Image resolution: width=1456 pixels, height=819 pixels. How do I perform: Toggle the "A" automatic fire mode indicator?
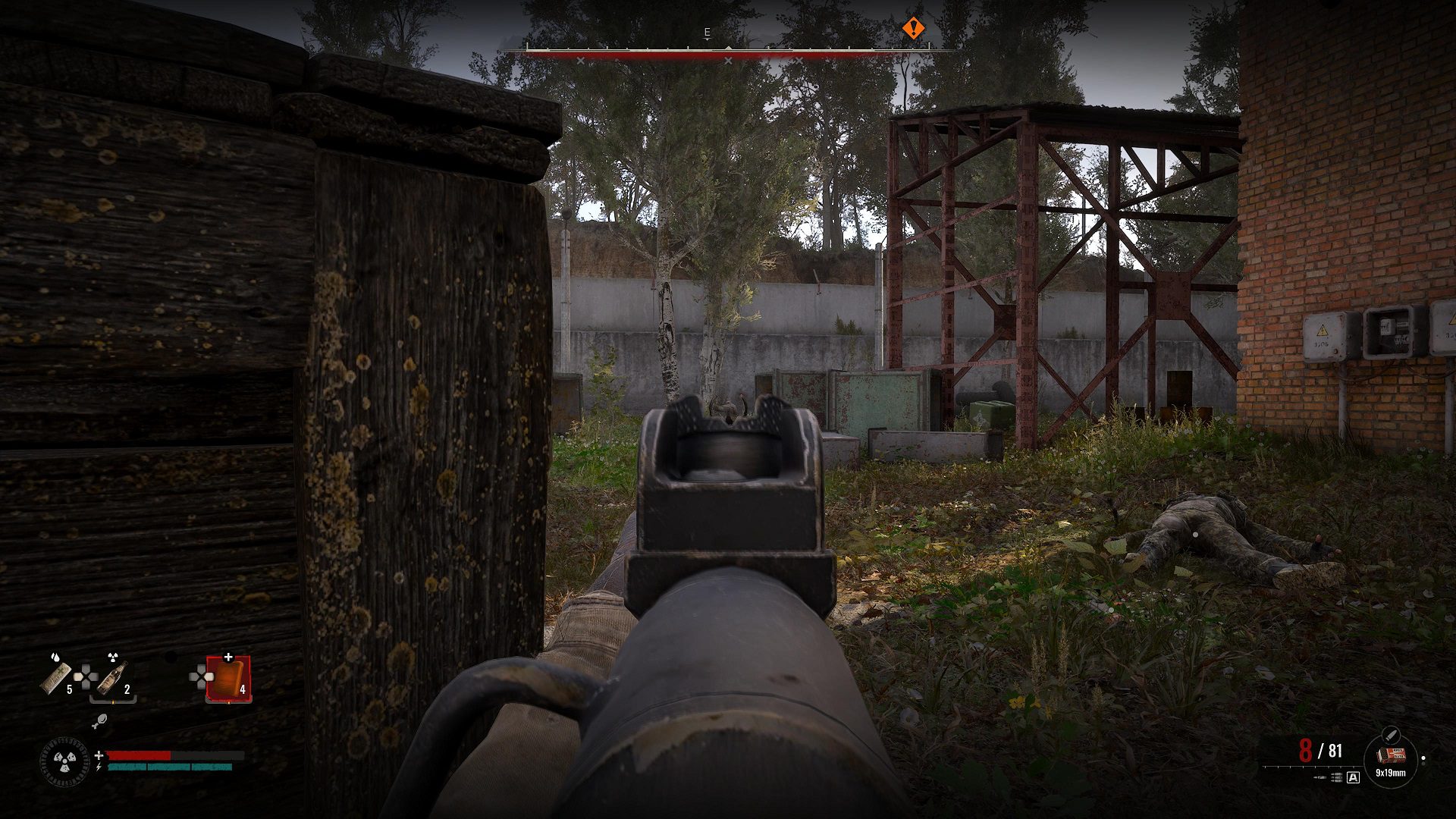click(1354, 777)
